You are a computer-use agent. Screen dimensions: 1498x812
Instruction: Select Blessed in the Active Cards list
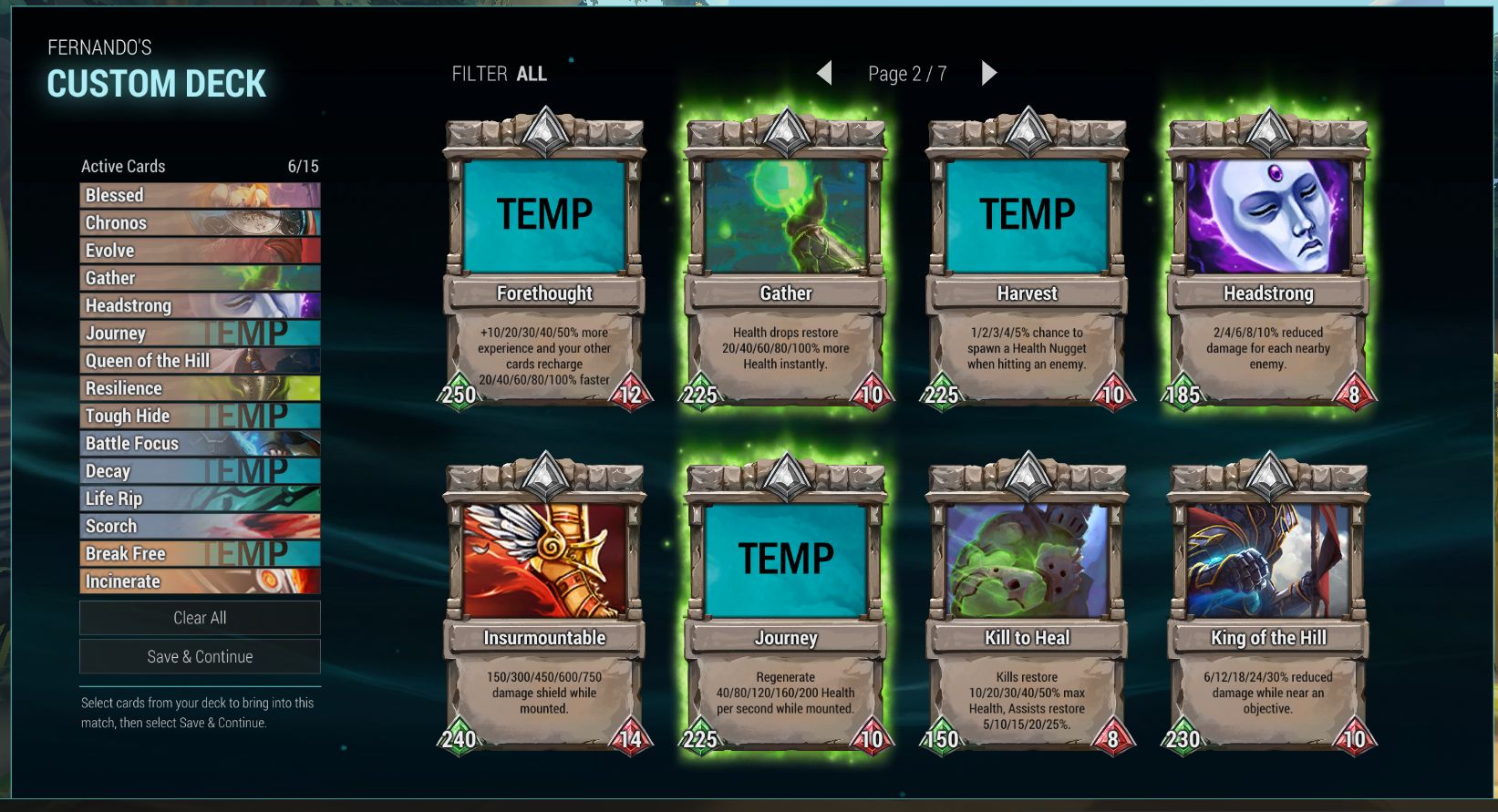coord(200,195)
